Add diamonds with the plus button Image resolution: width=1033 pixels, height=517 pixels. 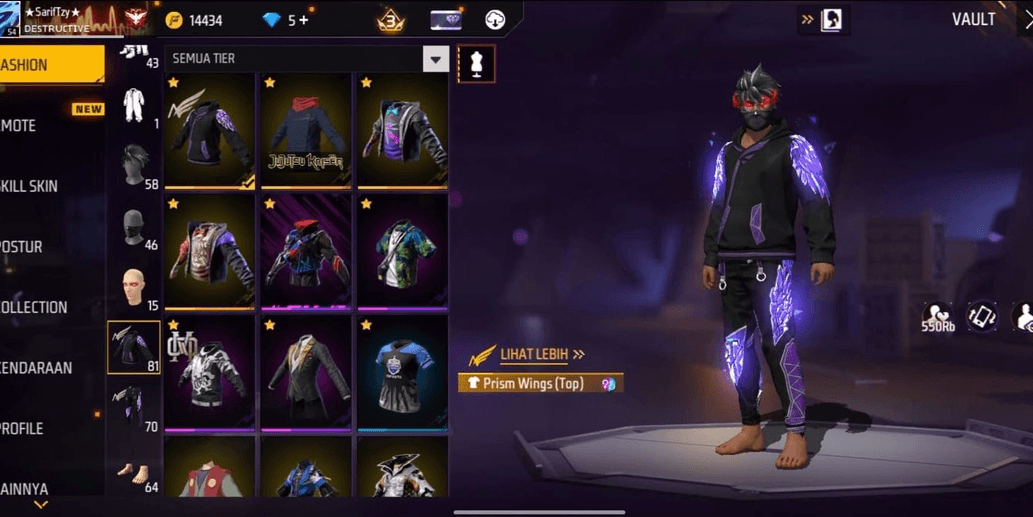click(304, 20)
